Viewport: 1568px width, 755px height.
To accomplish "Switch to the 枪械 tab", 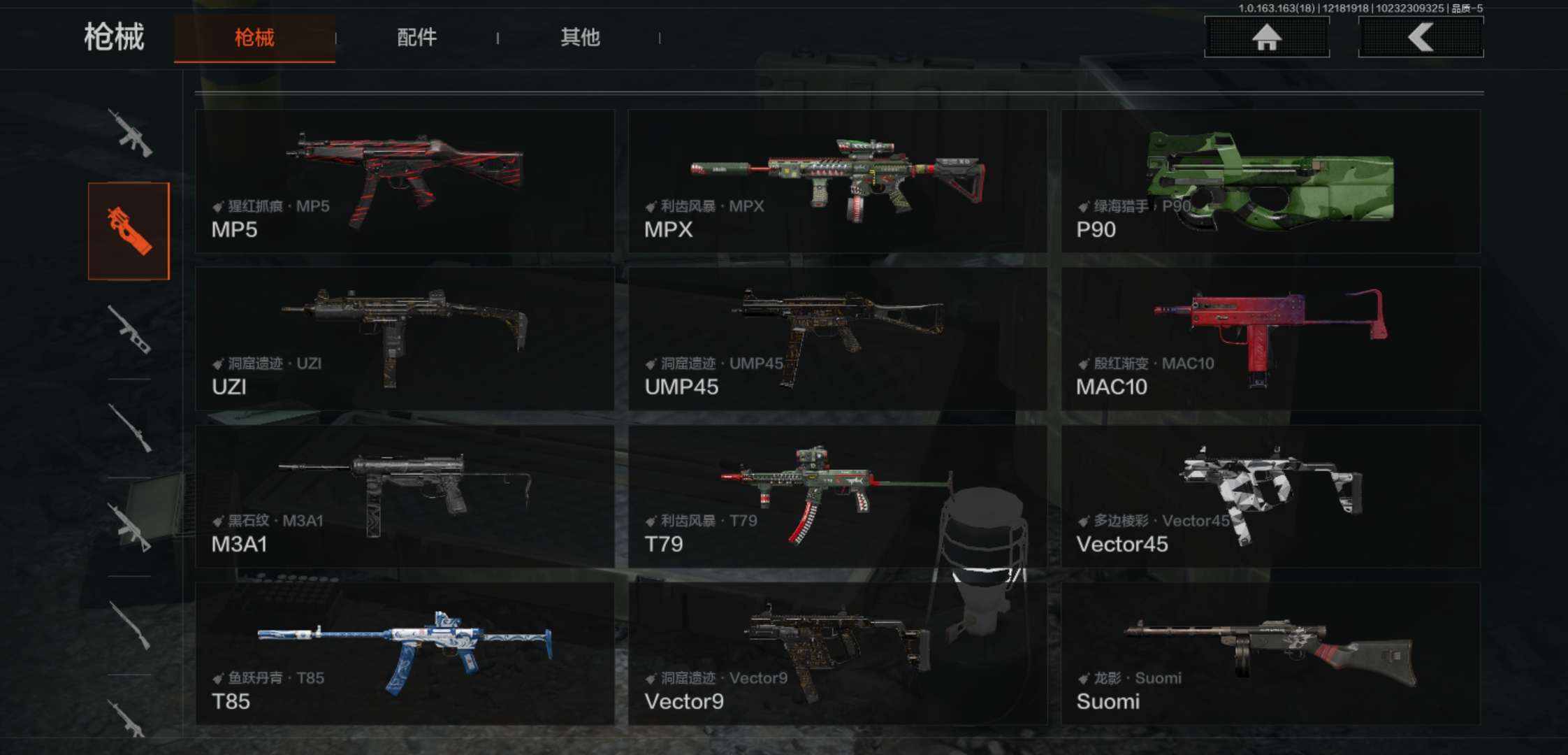I will [x=254, y=38].
